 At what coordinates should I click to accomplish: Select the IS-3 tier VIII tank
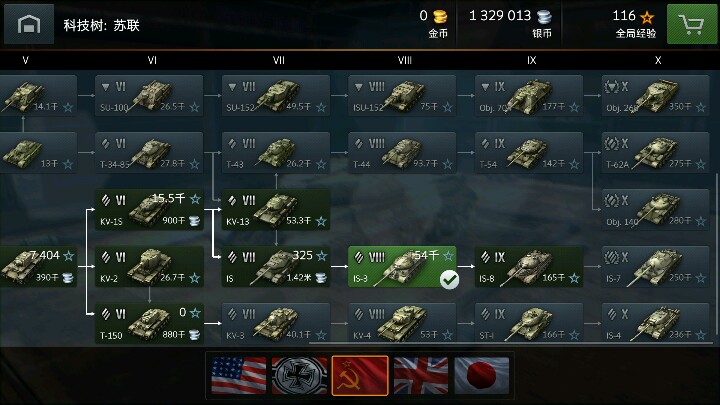click(x=402, y=267)
